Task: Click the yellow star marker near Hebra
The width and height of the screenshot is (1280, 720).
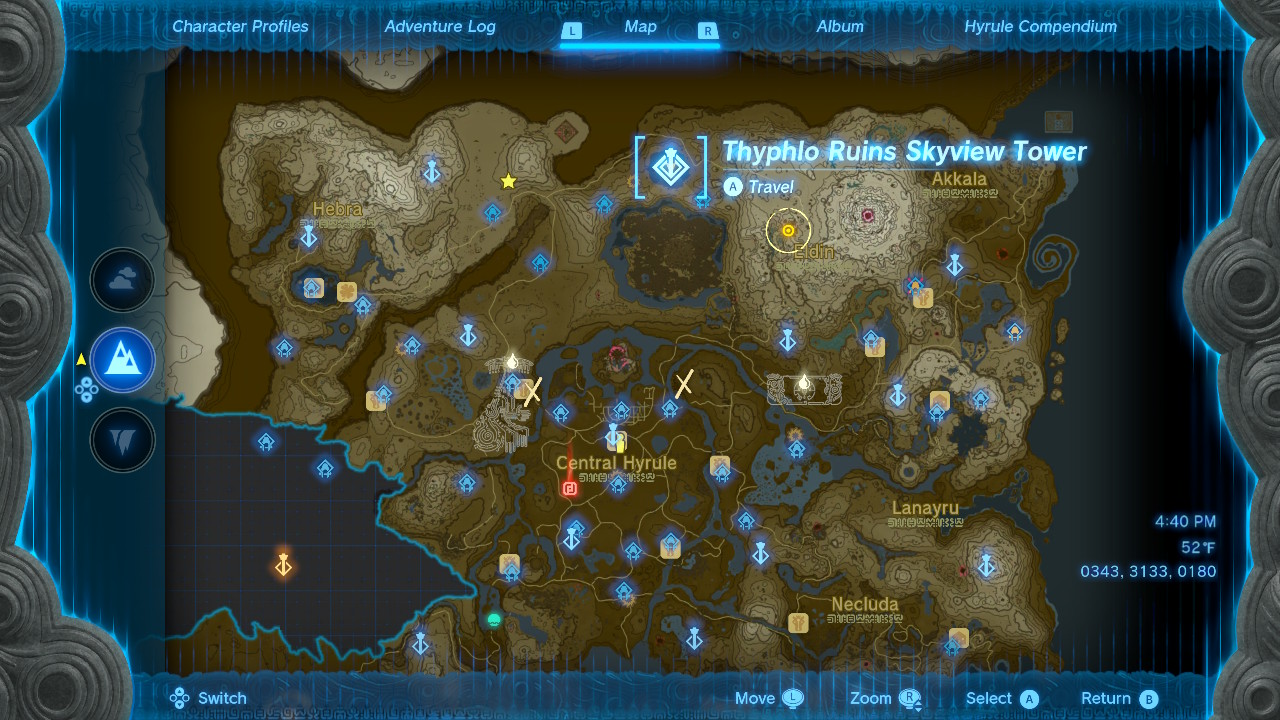Action: [x=507, y=182]
